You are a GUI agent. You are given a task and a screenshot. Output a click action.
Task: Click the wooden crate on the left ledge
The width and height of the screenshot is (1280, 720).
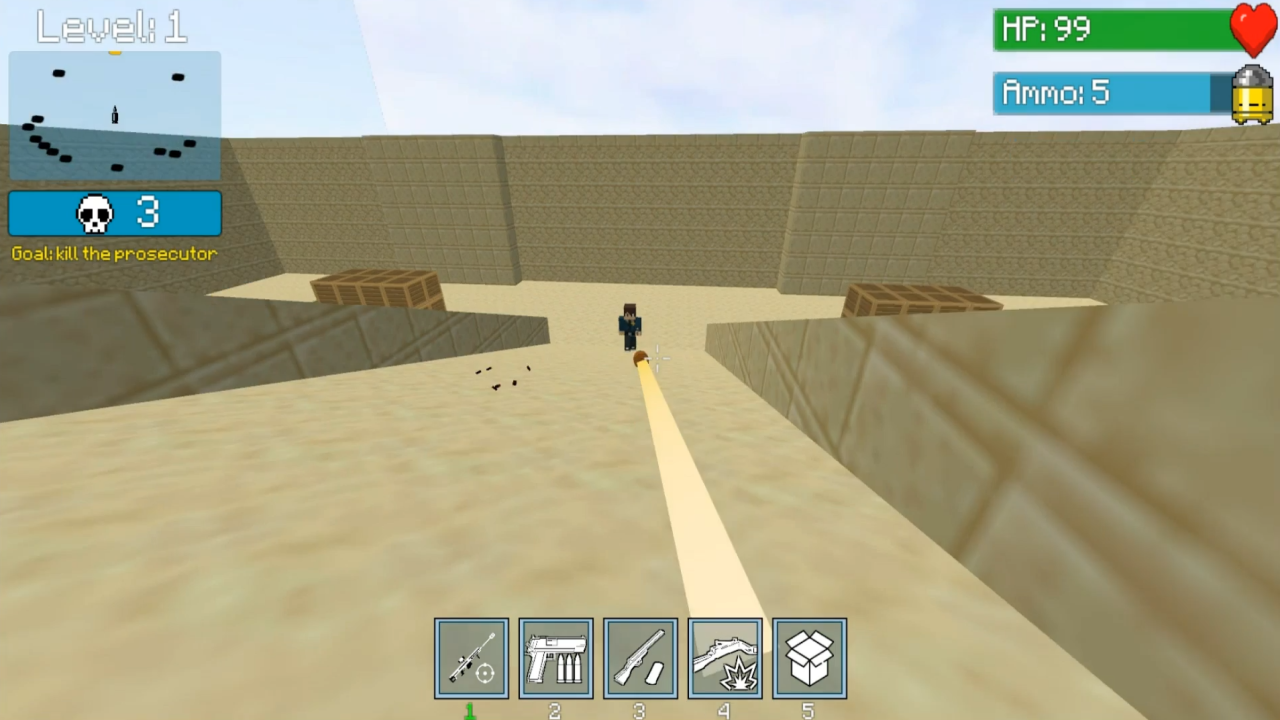(375, 288)
